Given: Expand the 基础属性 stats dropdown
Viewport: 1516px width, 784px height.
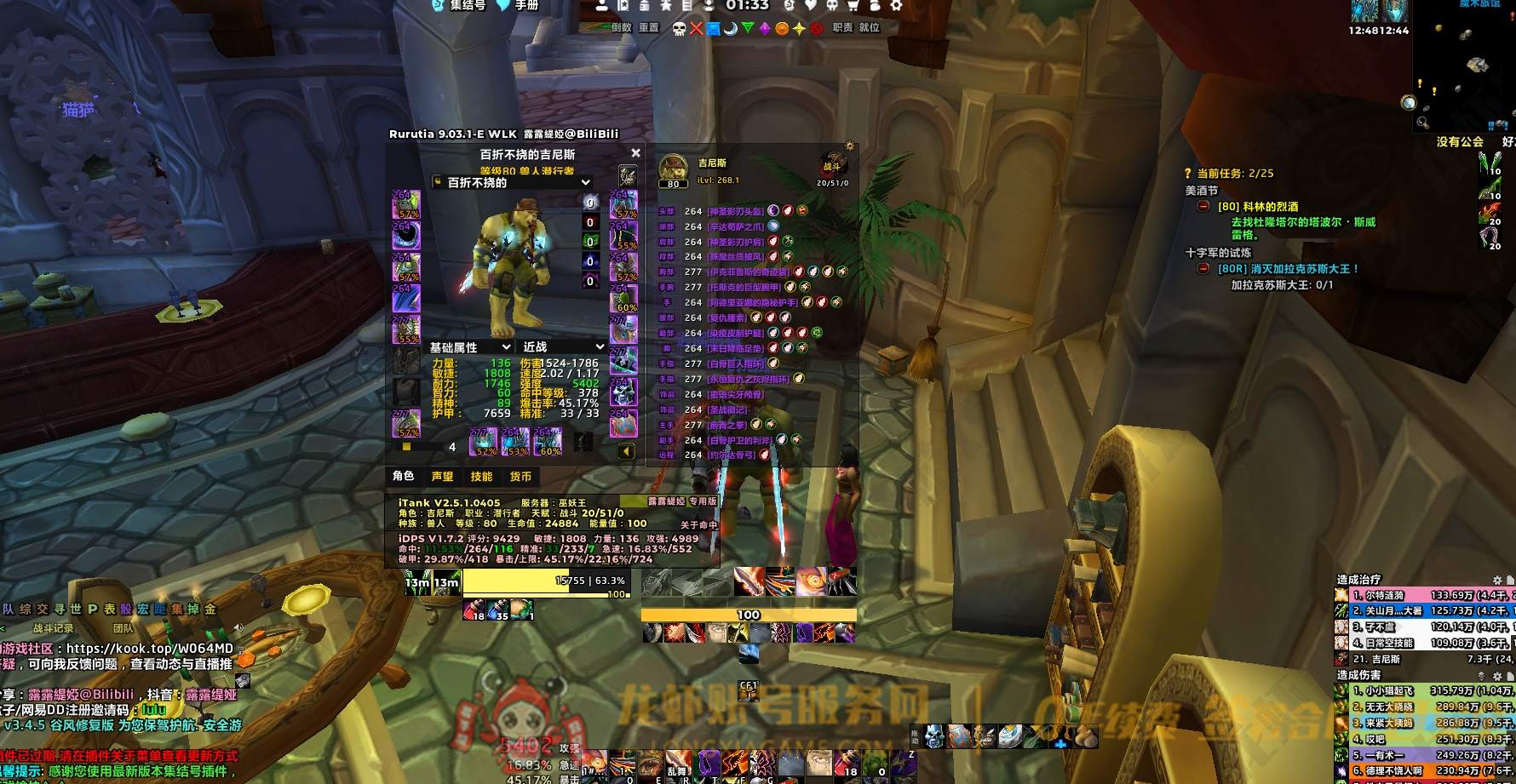Looking at the screenshot, I should 506,347.
